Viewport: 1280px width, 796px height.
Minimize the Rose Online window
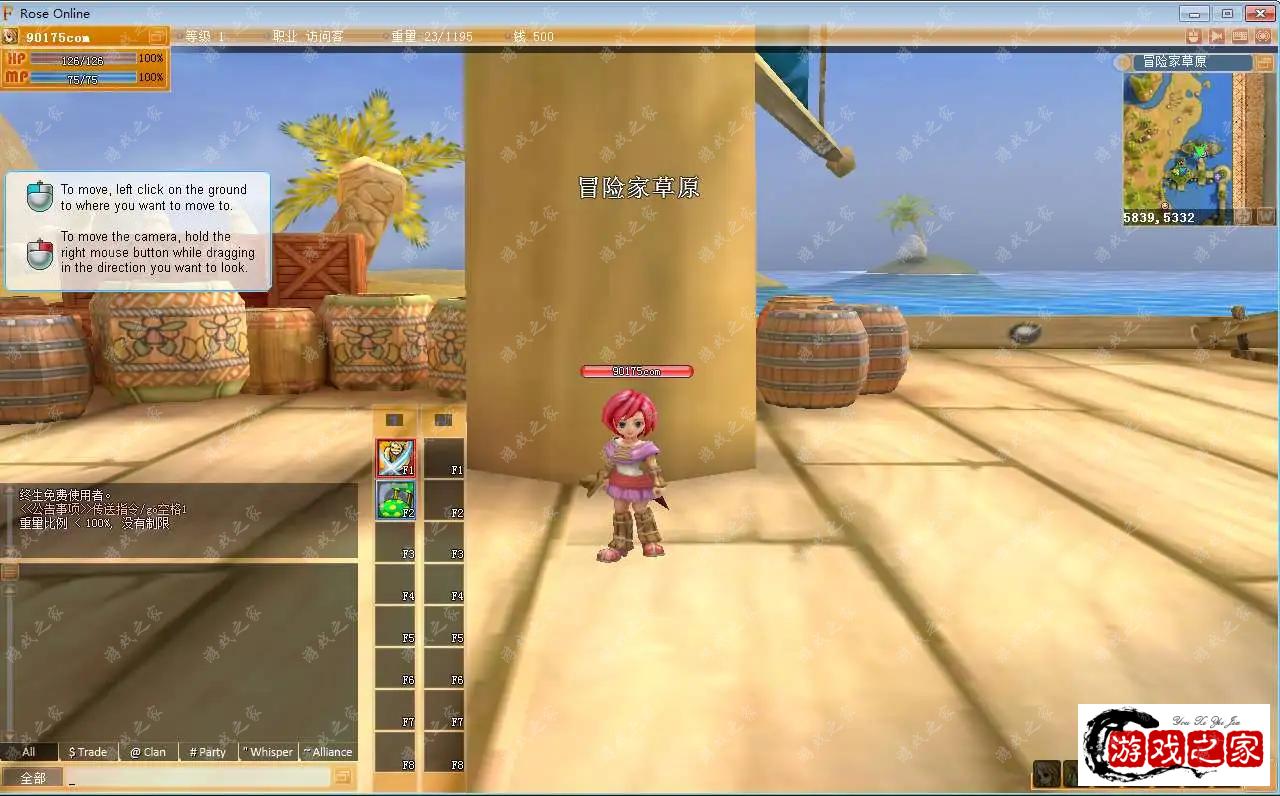[1194, 13]
